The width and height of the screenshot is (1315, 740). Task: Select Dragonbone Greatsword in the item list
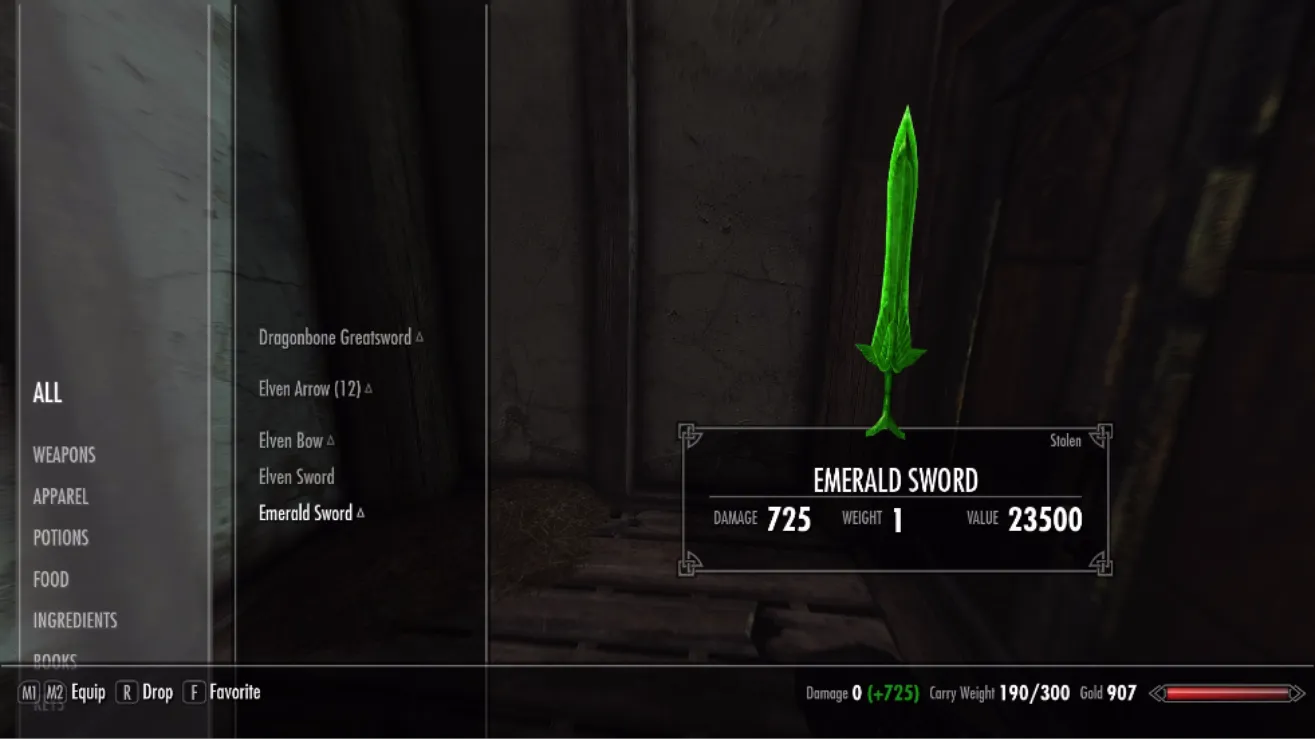coord(335,338)
